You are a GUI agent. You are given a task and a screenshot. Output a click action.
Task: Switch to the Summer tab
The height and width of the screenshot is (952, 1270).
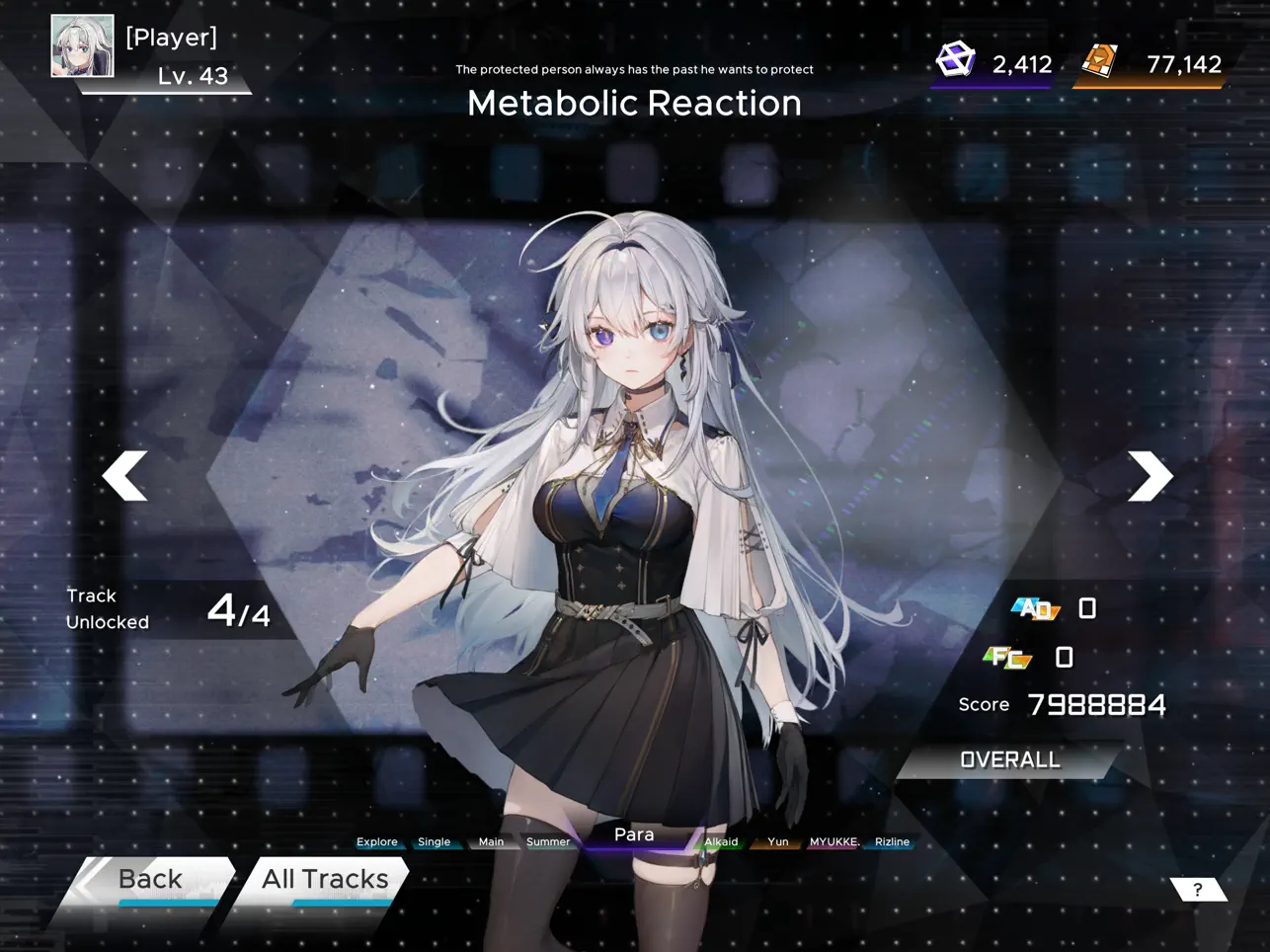tap(548, 842)
